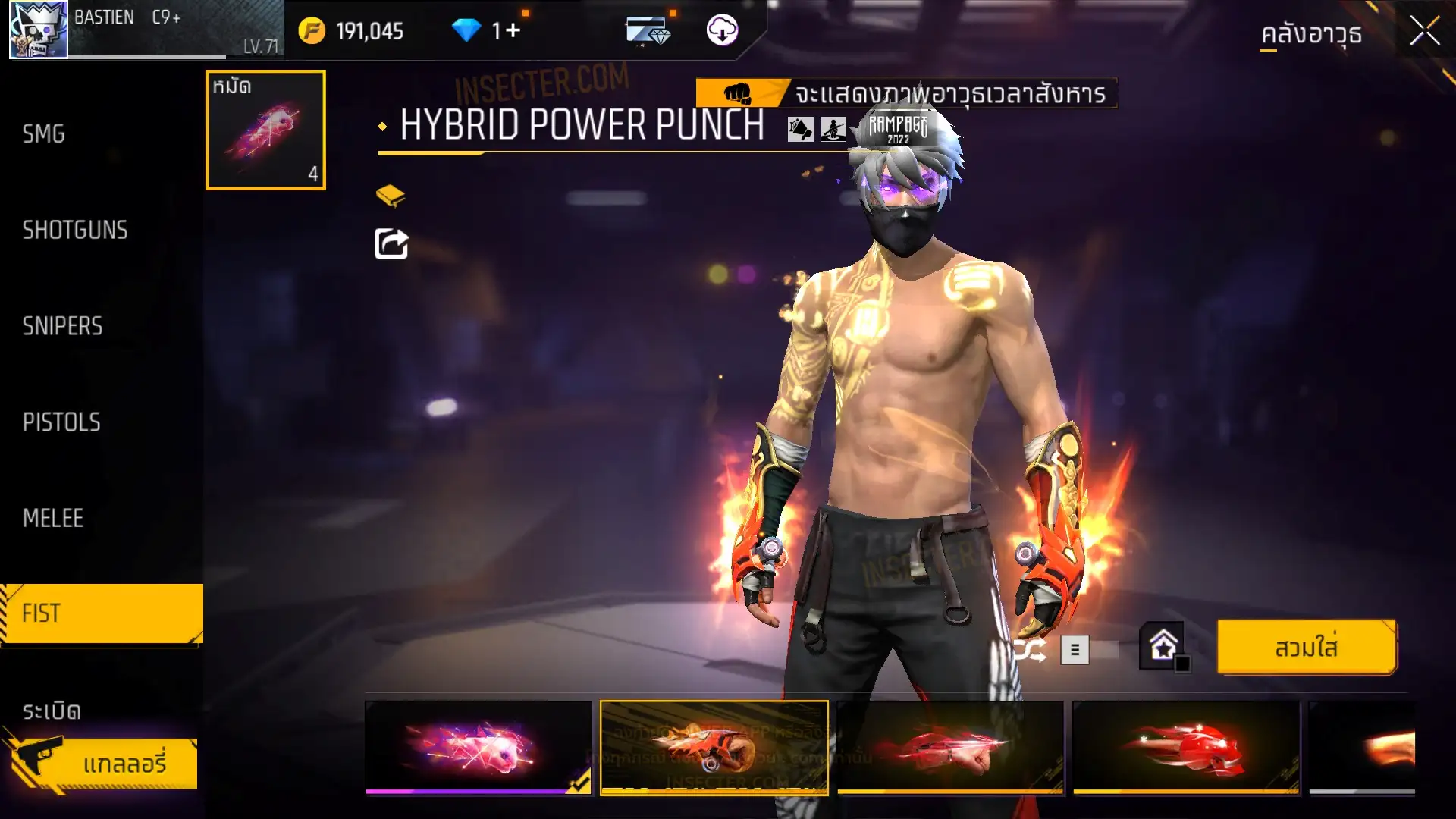Pick the red car fist skin thumbnail

tap(950, 747)
